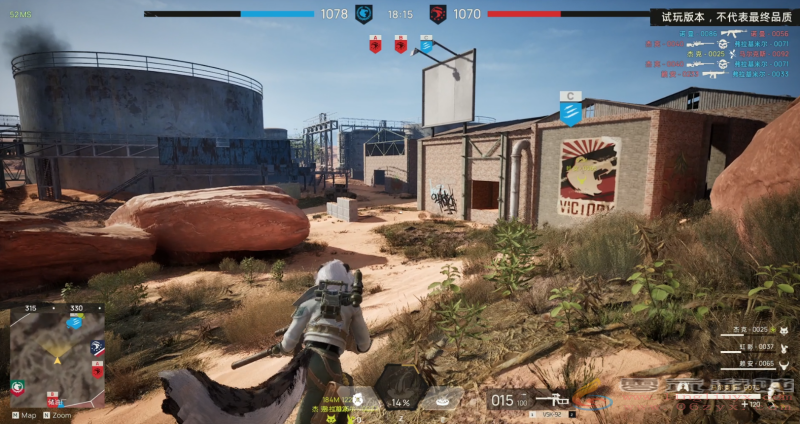Click the blue team emblem beside 1078

pos(364,14)
